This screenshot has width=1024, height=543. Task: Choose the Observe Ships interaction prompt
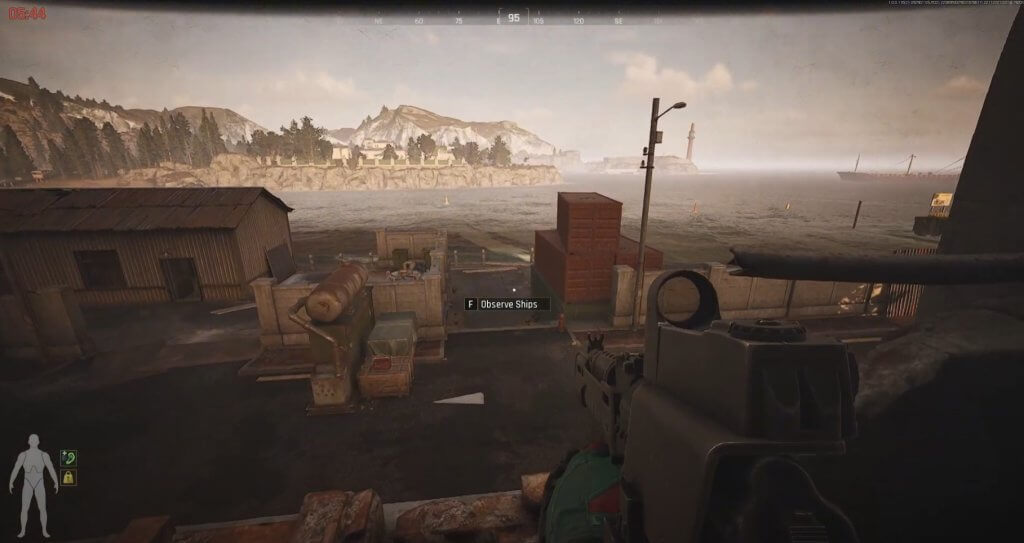pyautogui.click(x=507, y=304)
